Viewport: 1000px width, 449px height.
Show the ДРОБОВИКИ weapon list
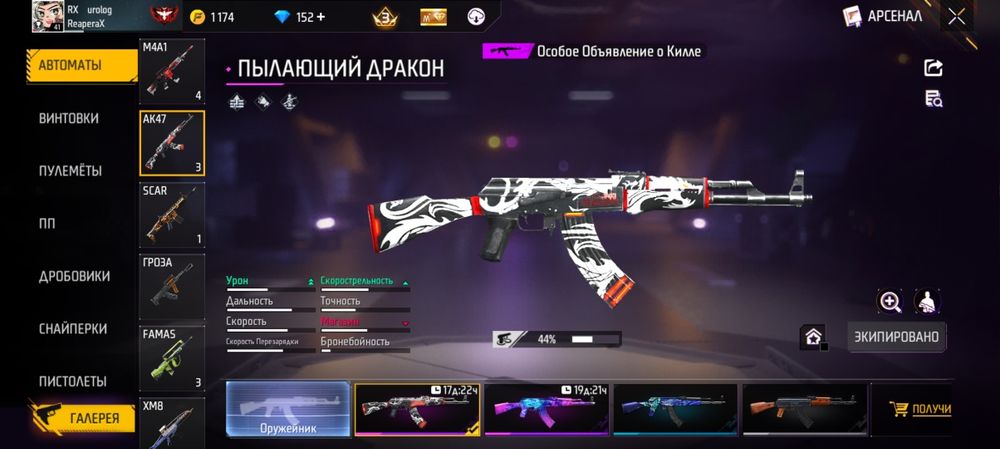click(x=74, y=276)
